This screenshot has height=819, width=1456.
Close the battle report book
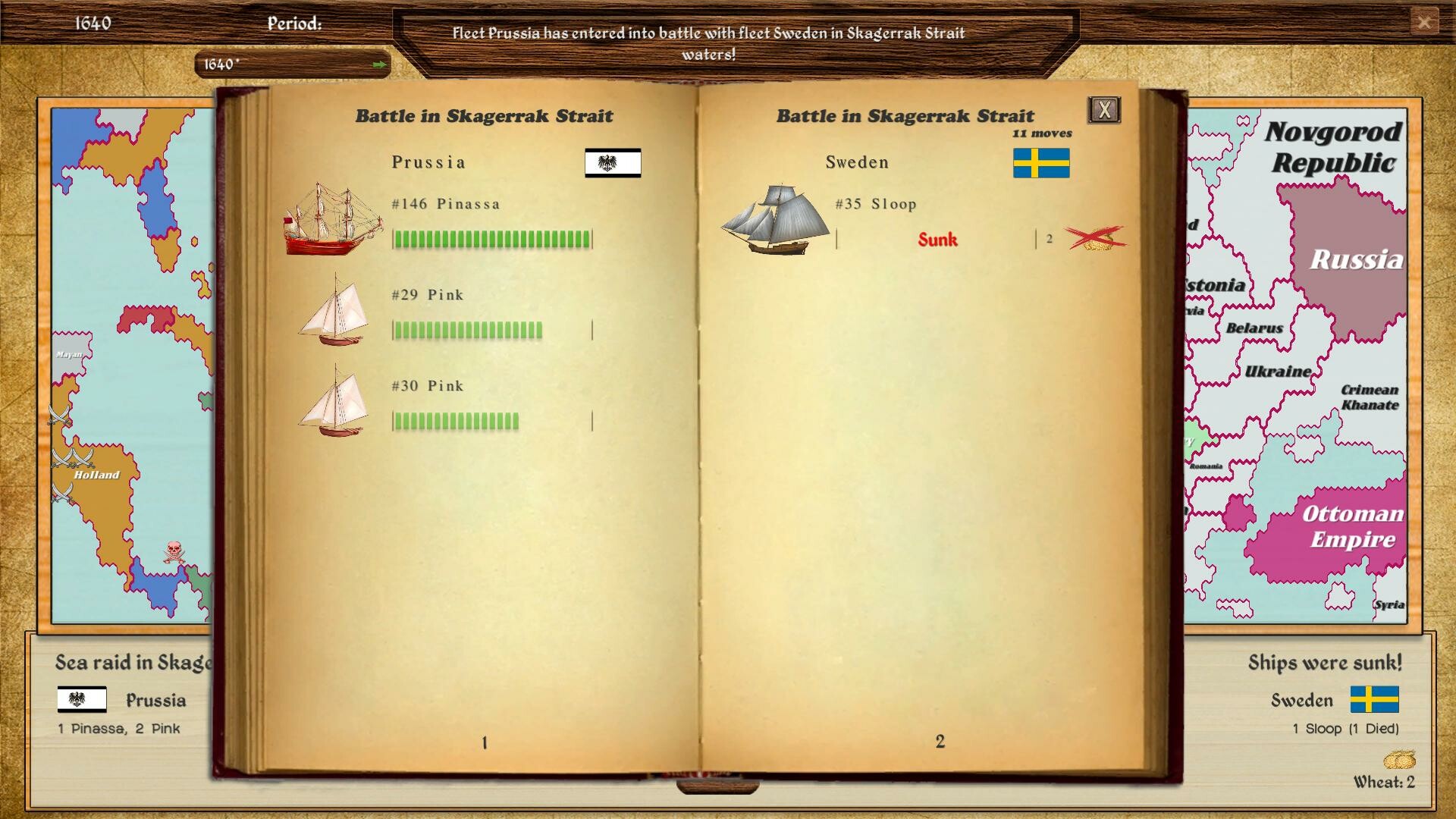tap(1103, 109)
